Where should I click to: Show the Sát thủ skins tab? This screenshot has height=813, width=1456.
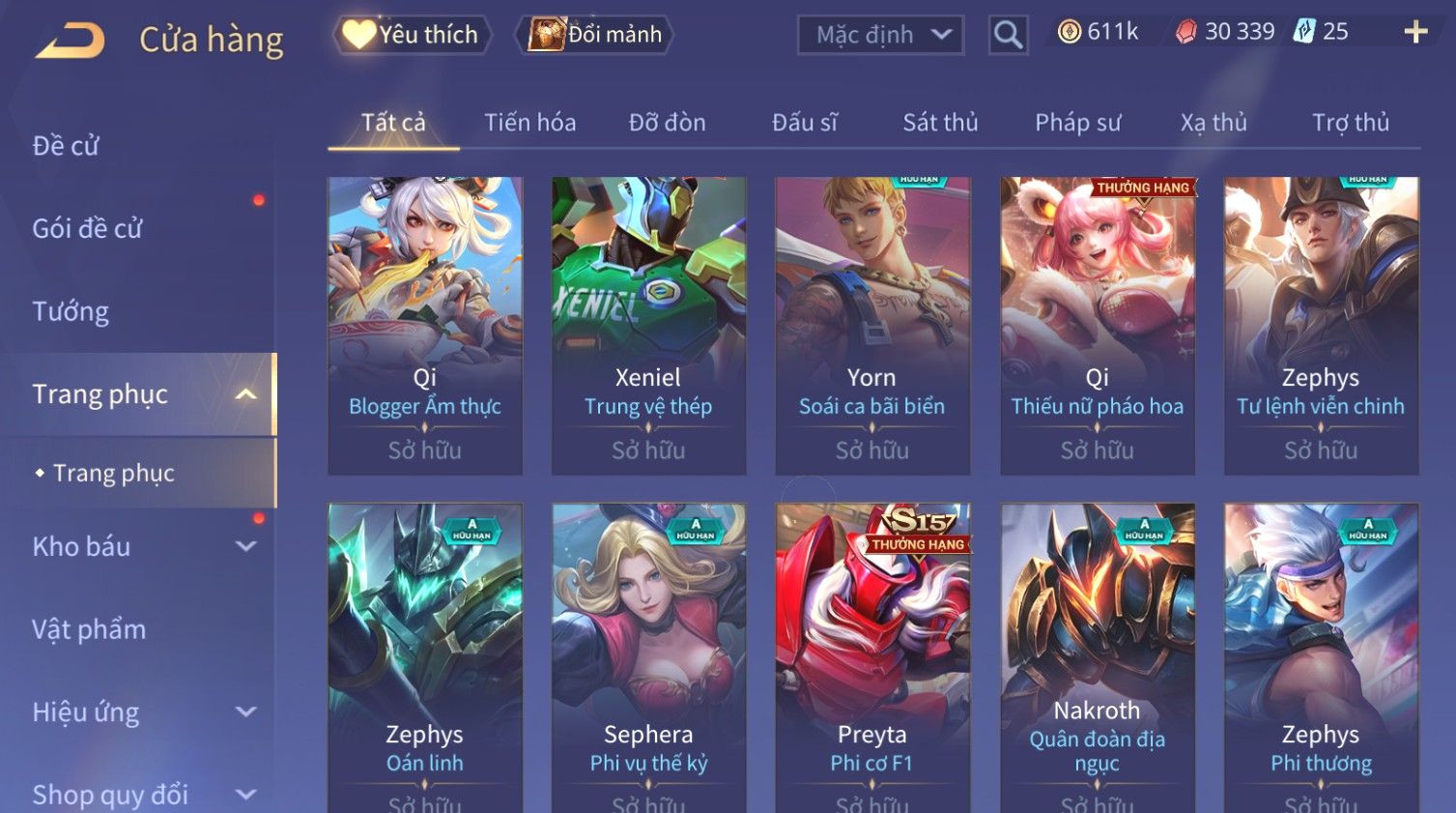pyautogui.click(x=940, y=123)
